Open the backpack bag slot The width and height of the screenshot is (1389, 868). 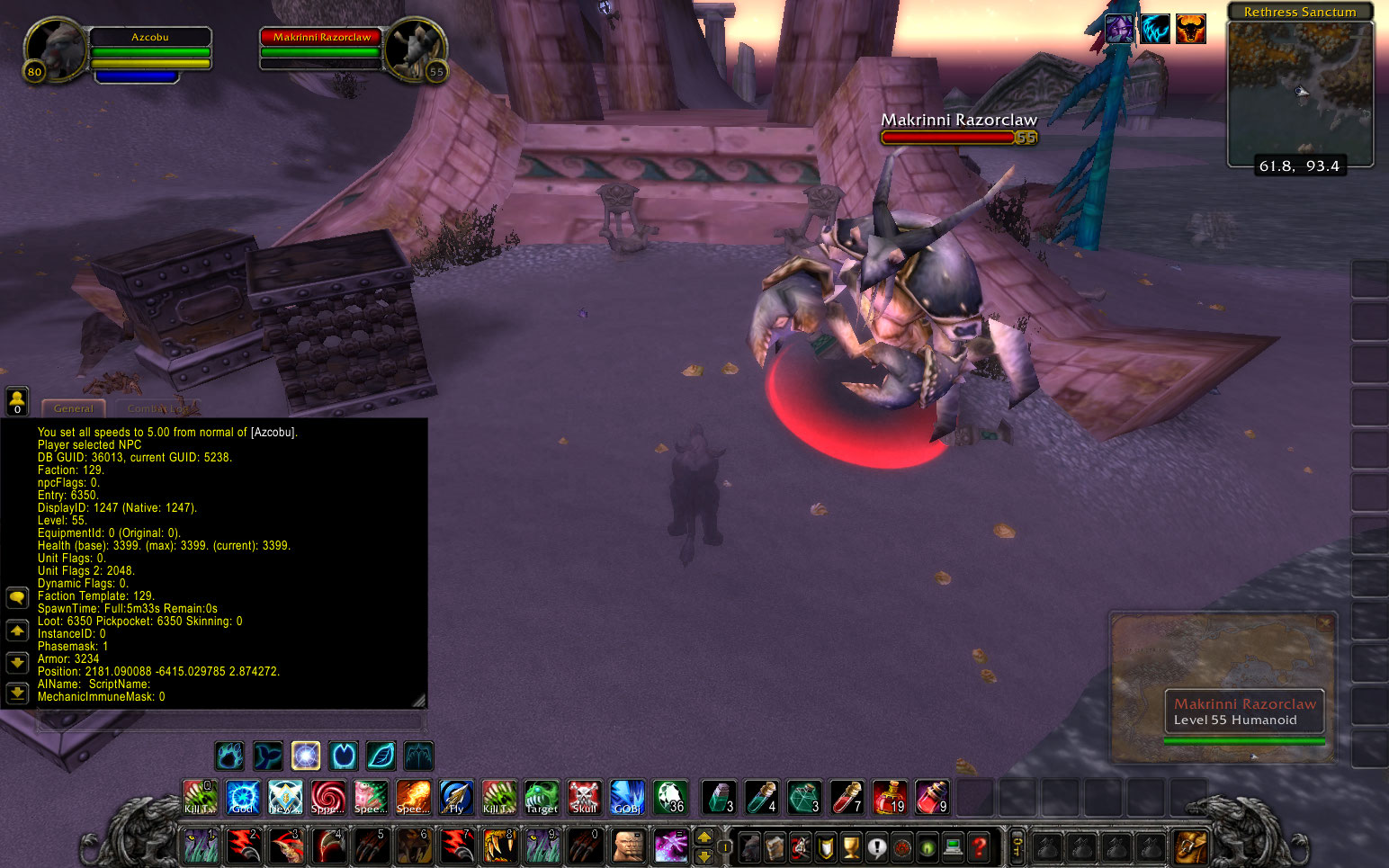point(1191,846)
